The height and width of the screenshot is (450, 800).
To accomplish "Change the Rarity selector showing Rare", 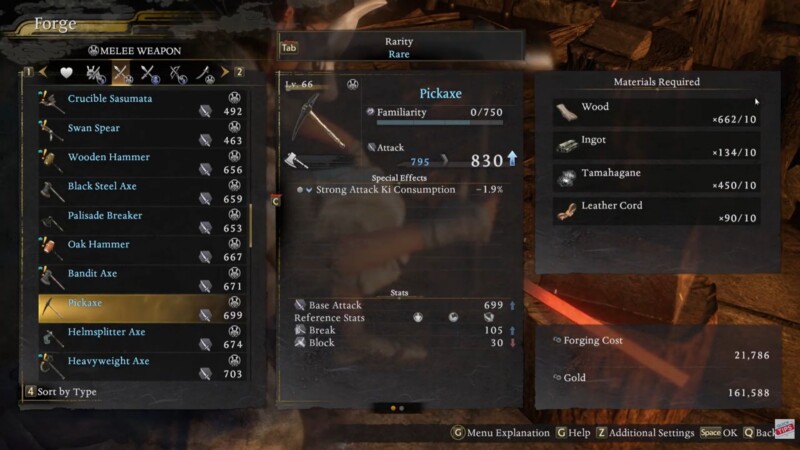I will 399,47.
